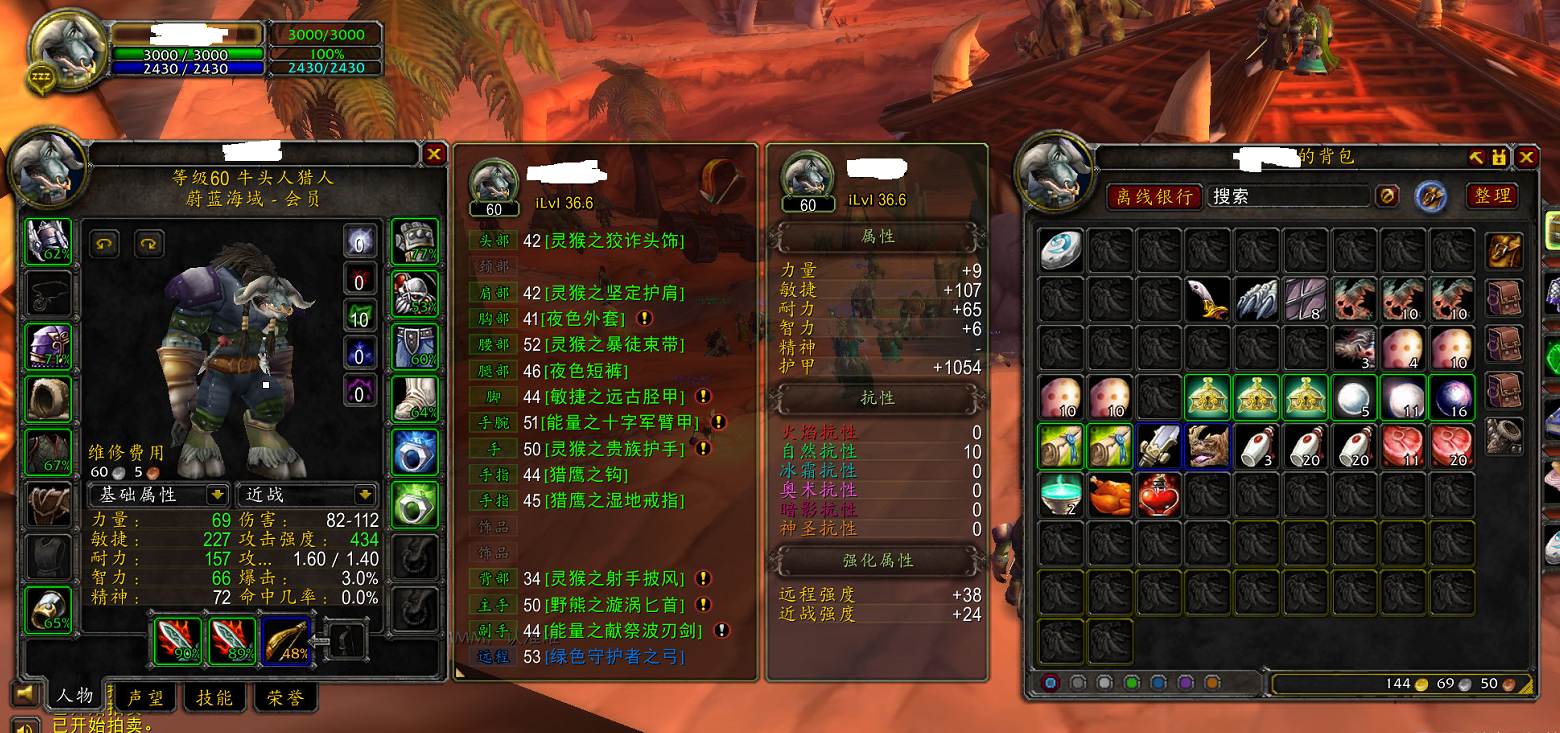1560x733 pixels.
Task: Click the white disc item in backpack
Action: (x=1060, y=250)
